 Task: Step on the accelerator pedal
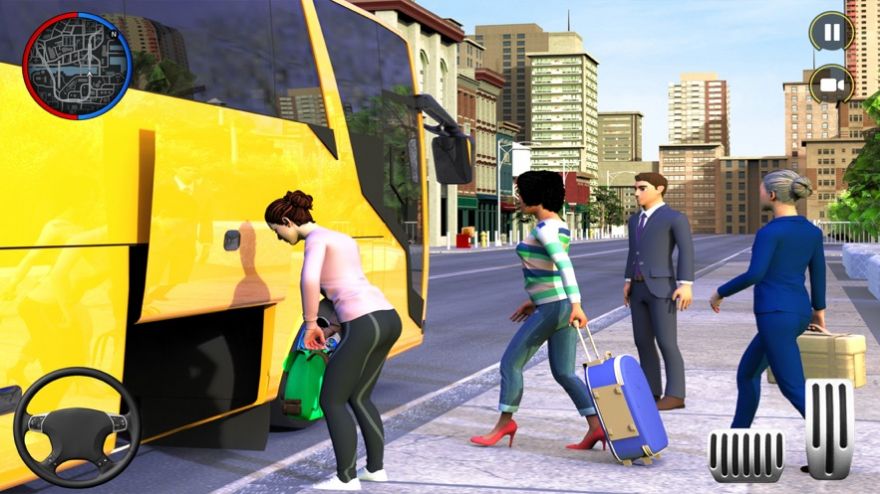(x=829, y=428)
